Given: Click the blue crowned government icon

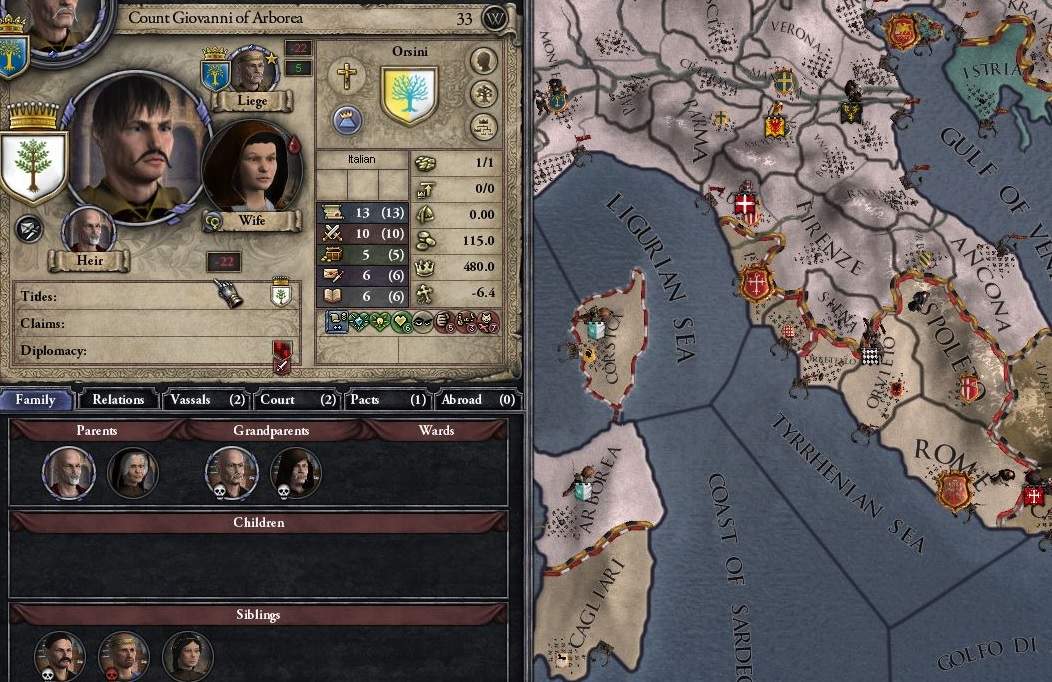Looking at the screenshot, I should (x=347, y=120).
